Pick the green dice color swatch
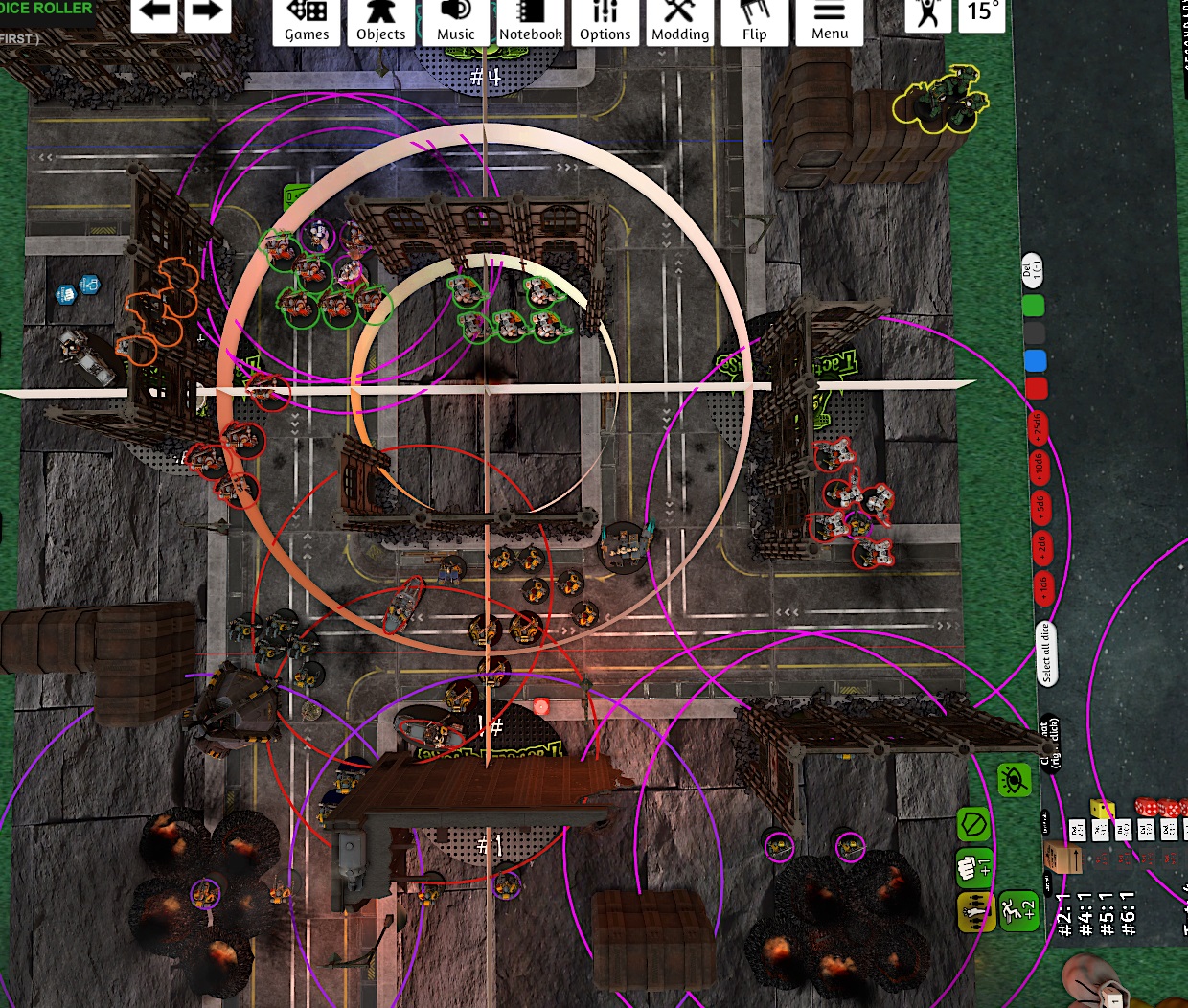1188x1008 pixels. click(x=1033, y=307)
